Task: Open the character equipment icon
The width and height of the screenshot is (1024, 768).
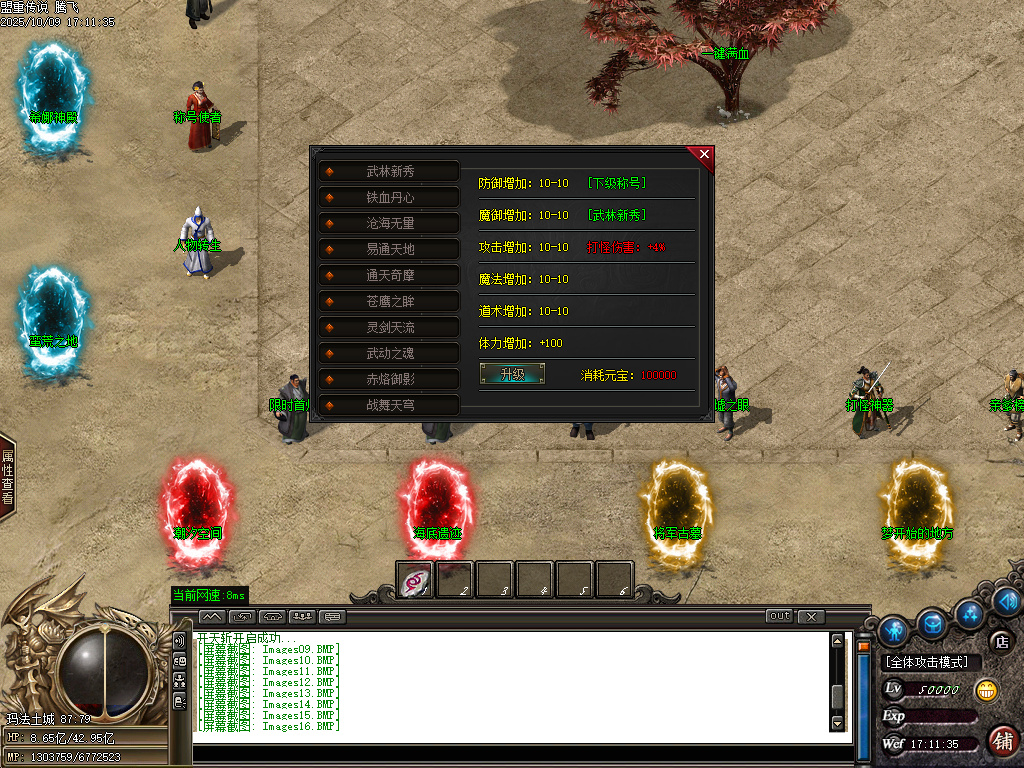Action: coord(894,629)
